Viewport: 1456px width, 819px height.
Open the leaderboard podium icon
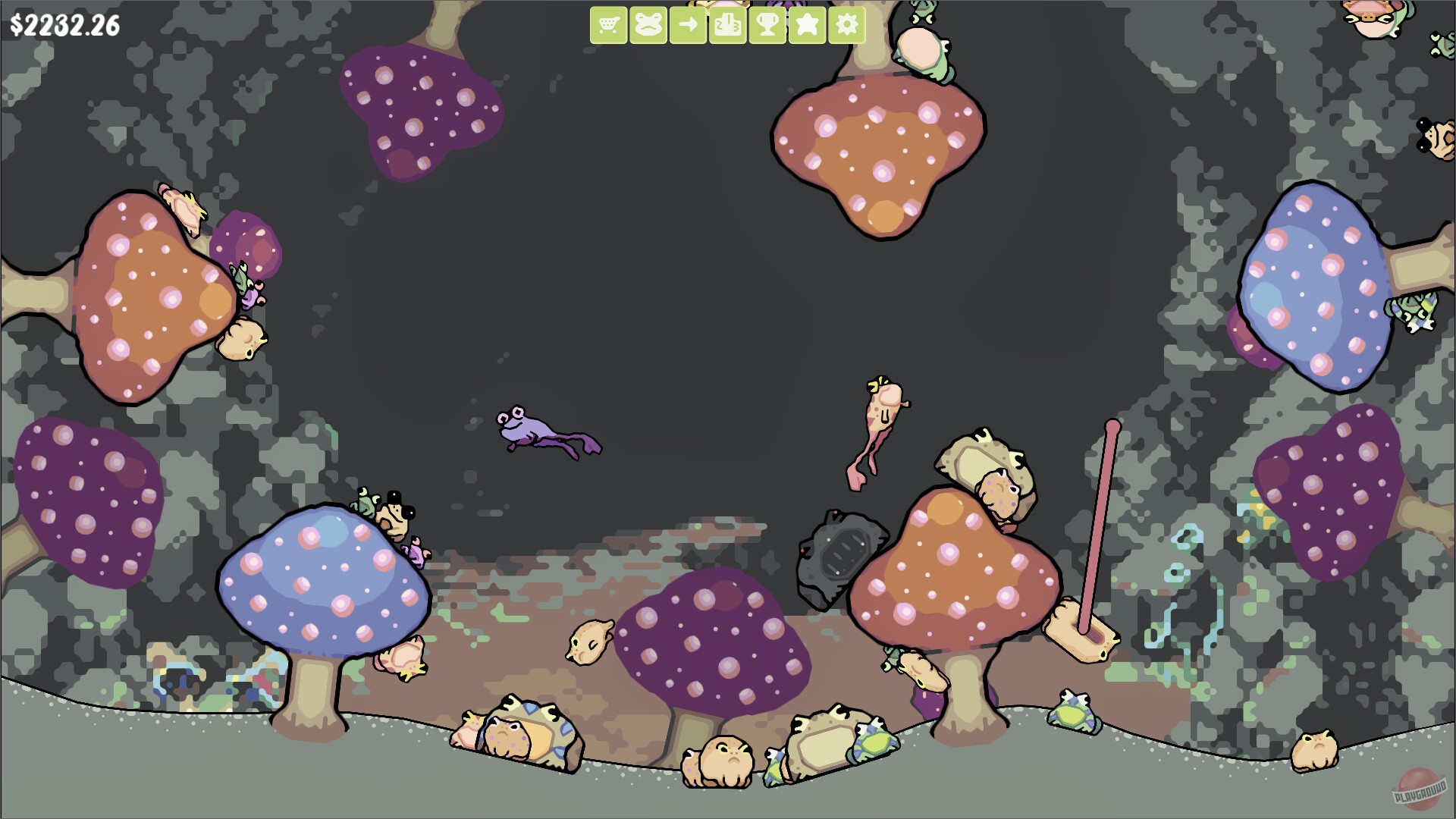coord(728,25)
